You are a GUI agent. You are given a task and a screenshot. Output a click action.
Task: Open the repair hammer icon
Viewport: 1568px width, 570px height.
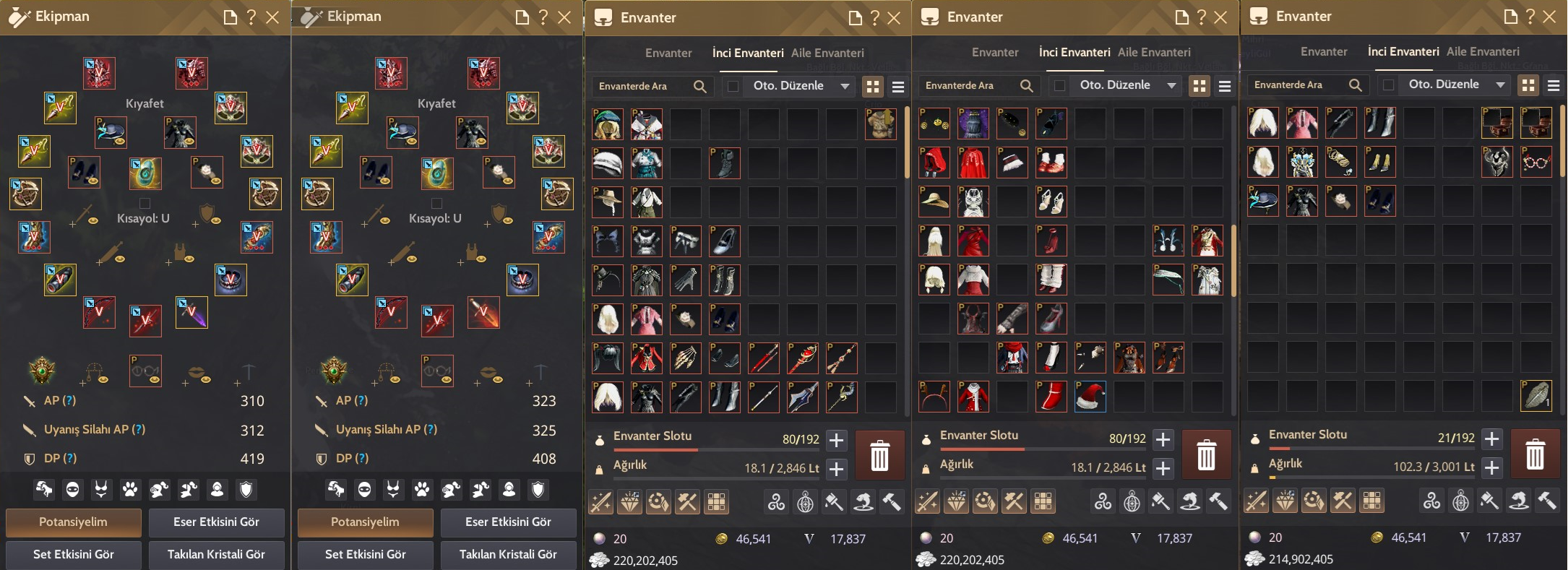(892, 501)
